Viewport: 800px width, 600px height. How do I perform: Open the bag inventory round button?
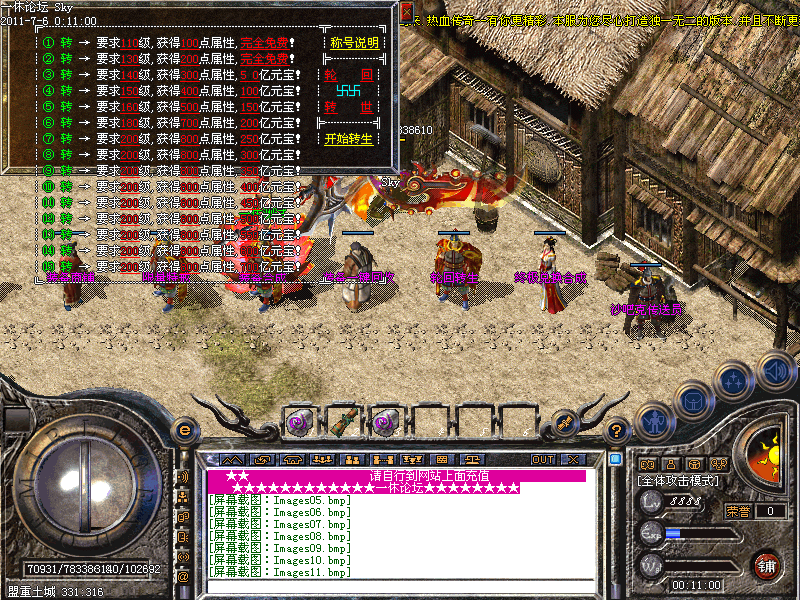pyautogui.click(x=693, y=400)
